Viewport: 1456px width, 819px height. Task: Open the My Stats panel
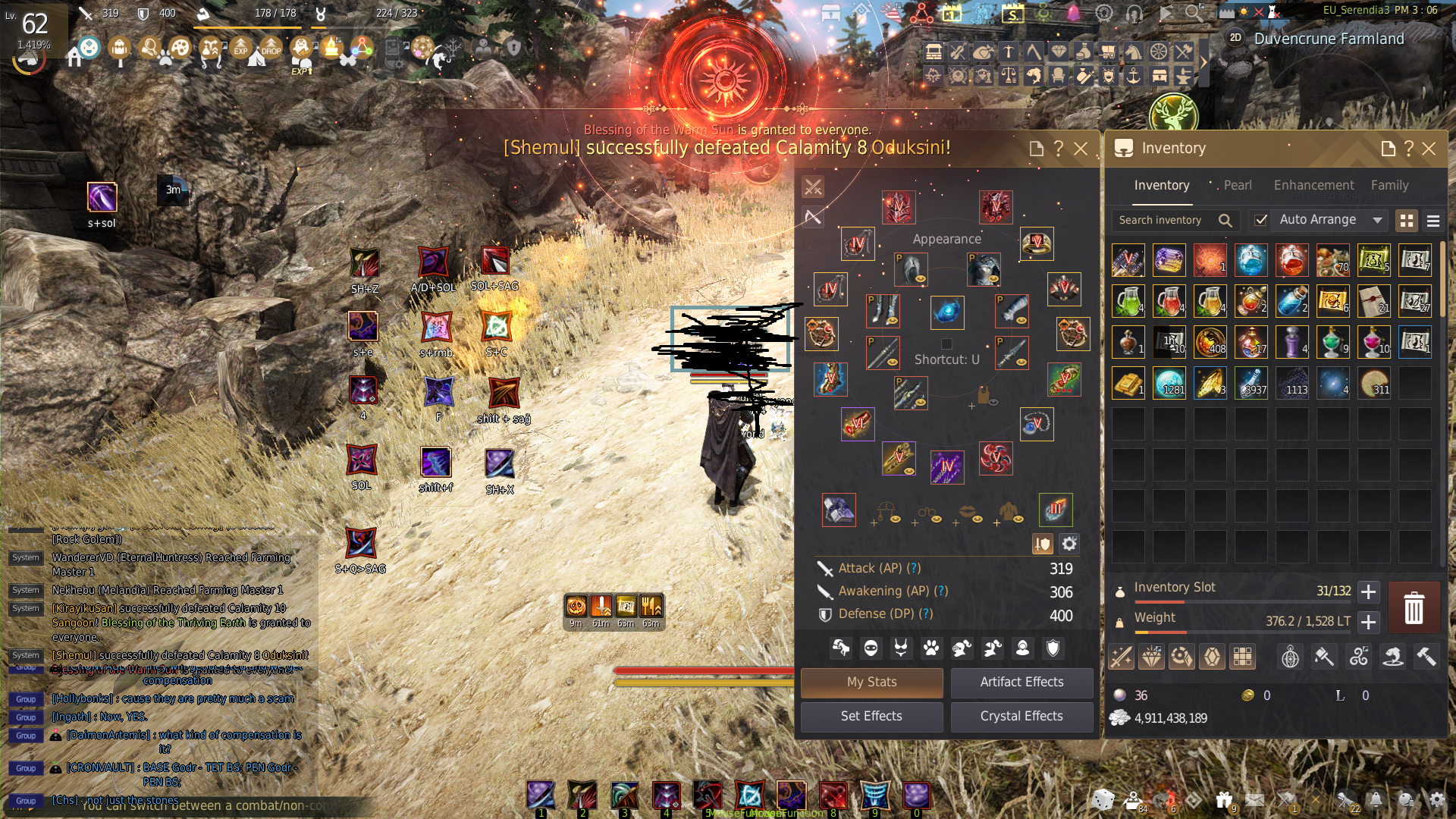(871, 682)
